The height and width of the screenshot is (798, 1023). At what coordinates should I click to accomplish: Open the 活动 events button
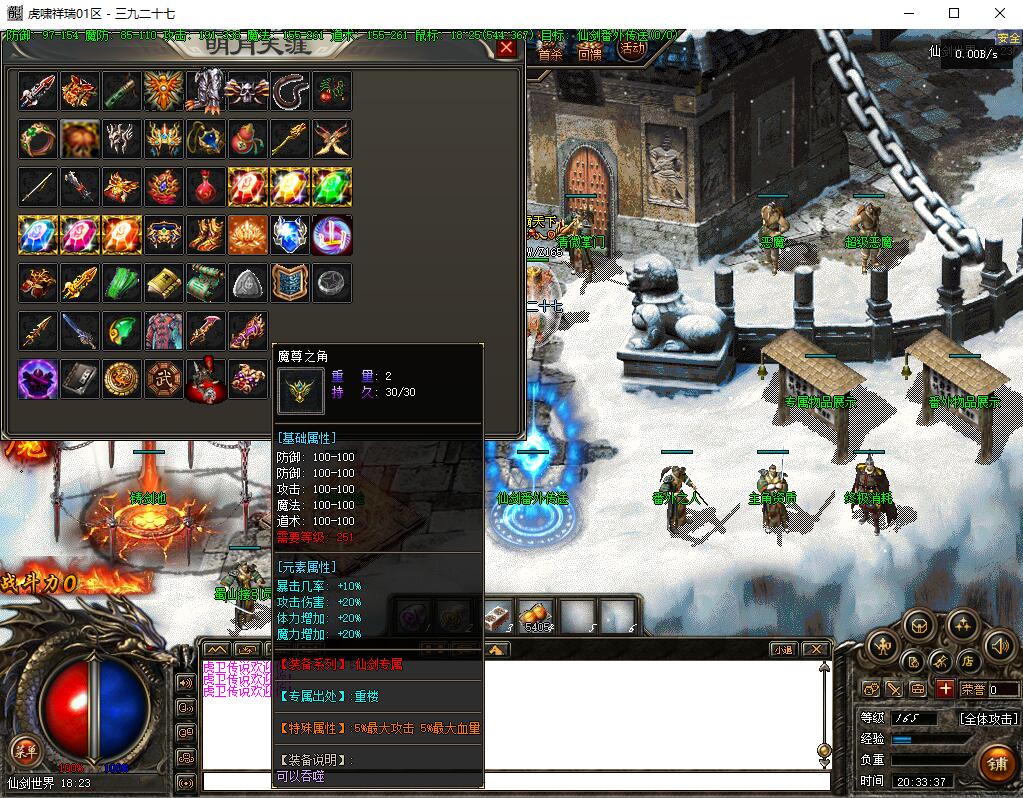(632, 48)
